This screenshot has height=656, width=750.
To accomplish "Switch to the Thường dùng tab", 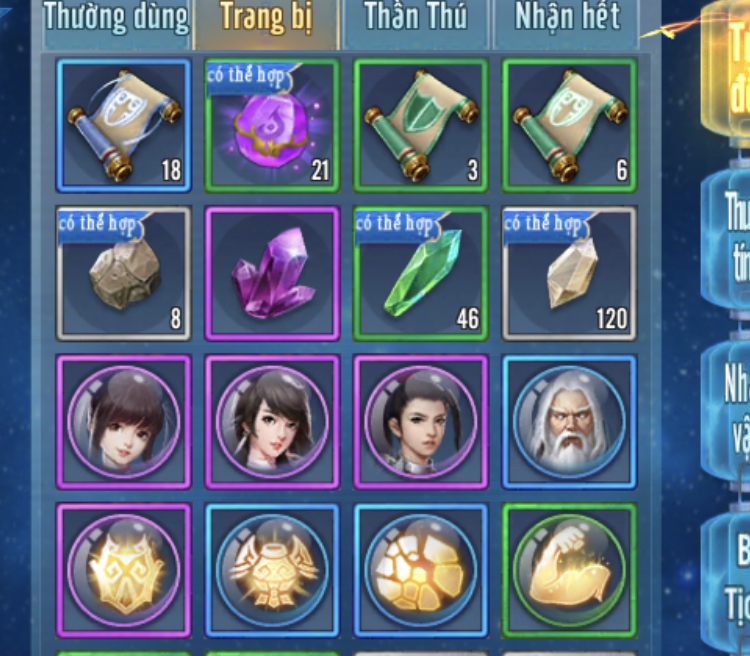I will [117, 18].
